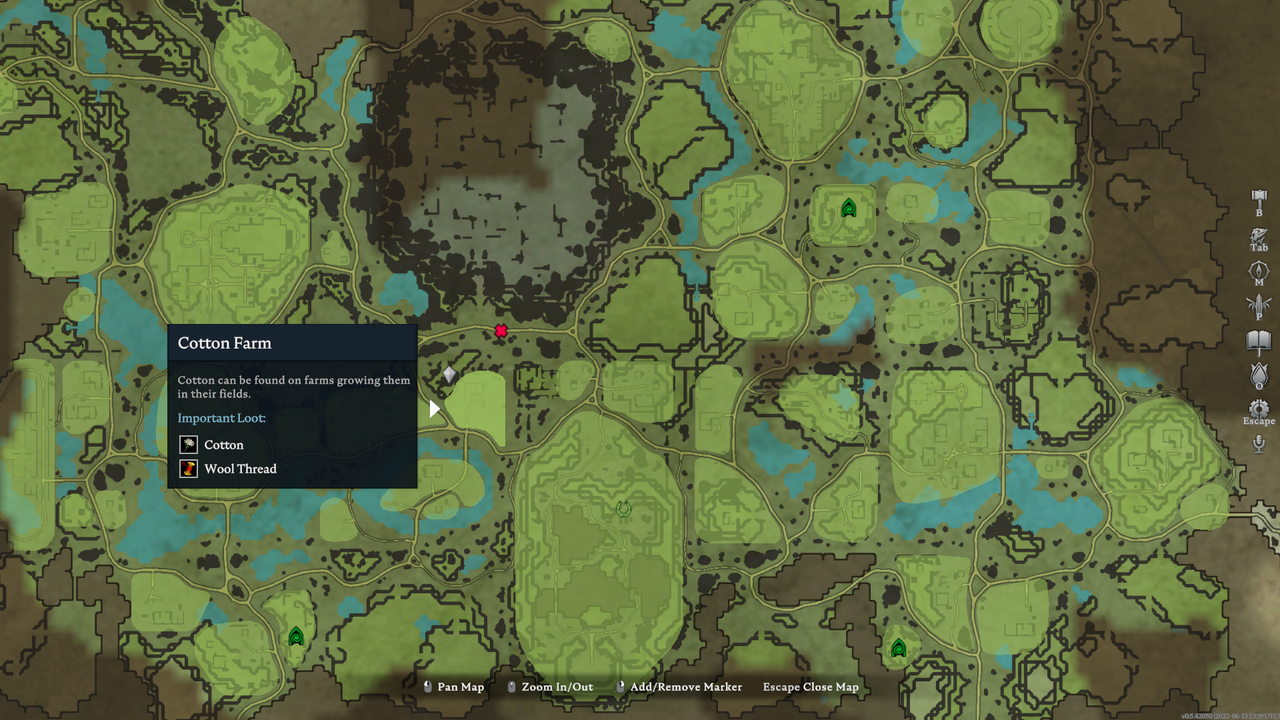The height and width of the screenshot is (720, 1280).
Task: Select the Wool Thread loot icon
Action: (x=187, y=468)
